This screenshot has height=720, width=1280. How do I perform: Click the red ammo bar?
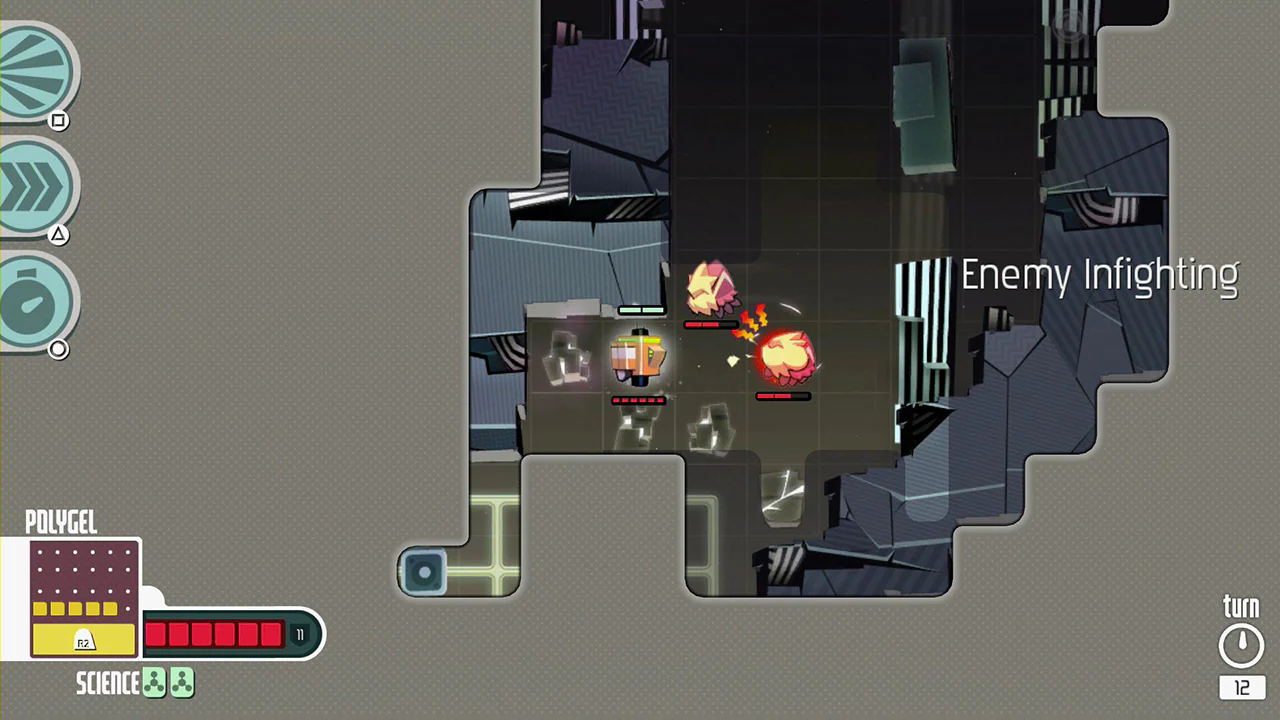click(215, 634)
